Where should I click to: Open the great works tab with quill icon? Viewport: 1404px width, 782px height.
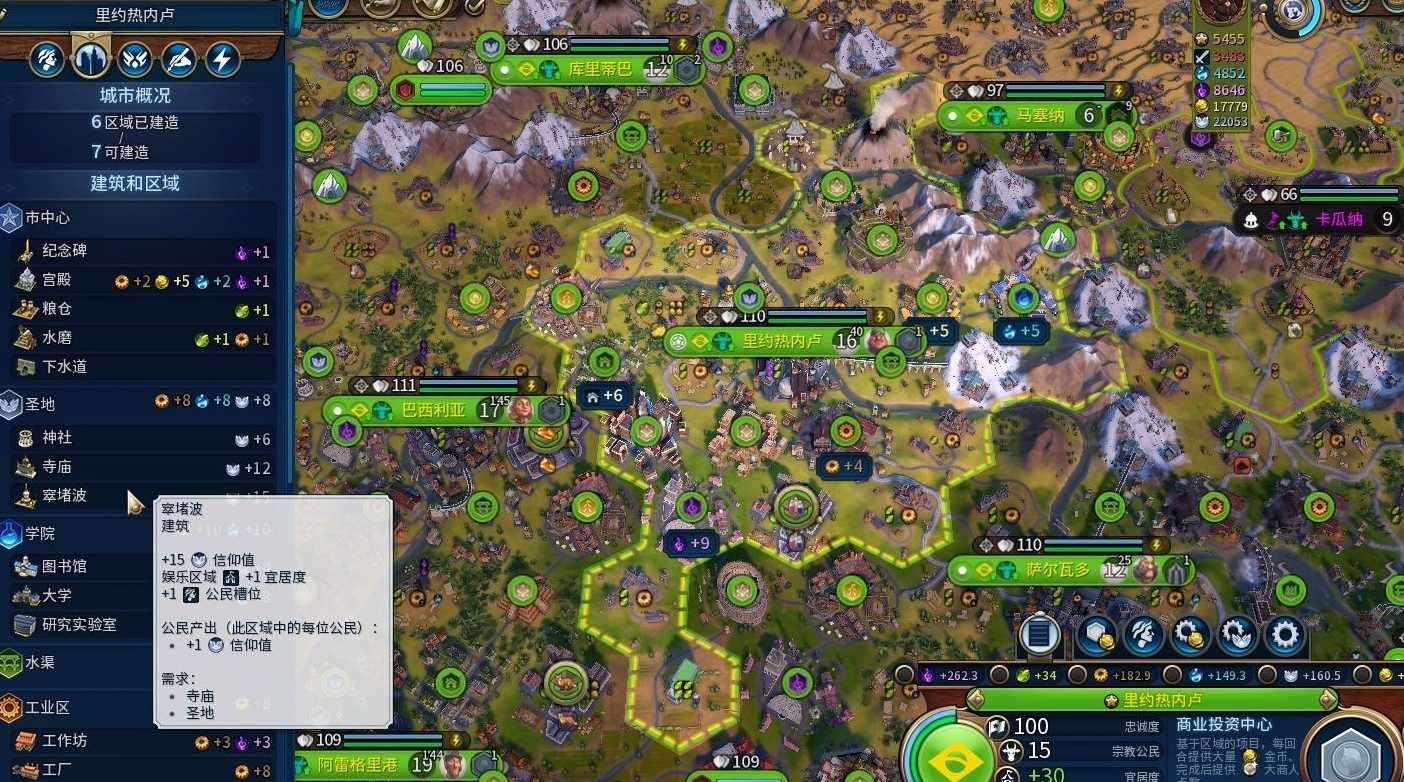(x=179, y=59)
